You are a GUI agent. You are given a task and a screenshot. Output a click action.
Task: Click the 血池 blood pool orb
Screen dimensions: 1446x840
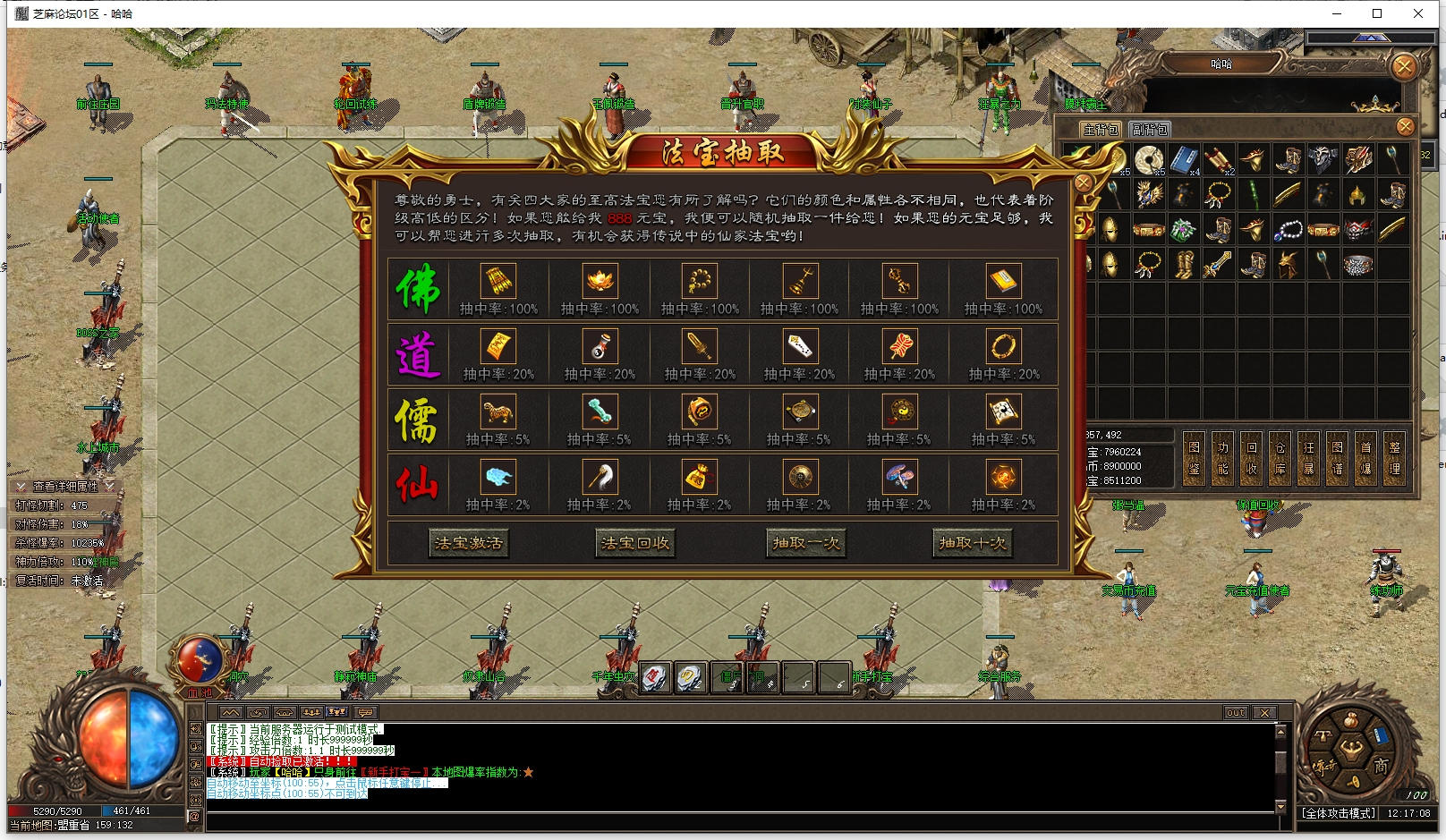[x=200, y=664]
